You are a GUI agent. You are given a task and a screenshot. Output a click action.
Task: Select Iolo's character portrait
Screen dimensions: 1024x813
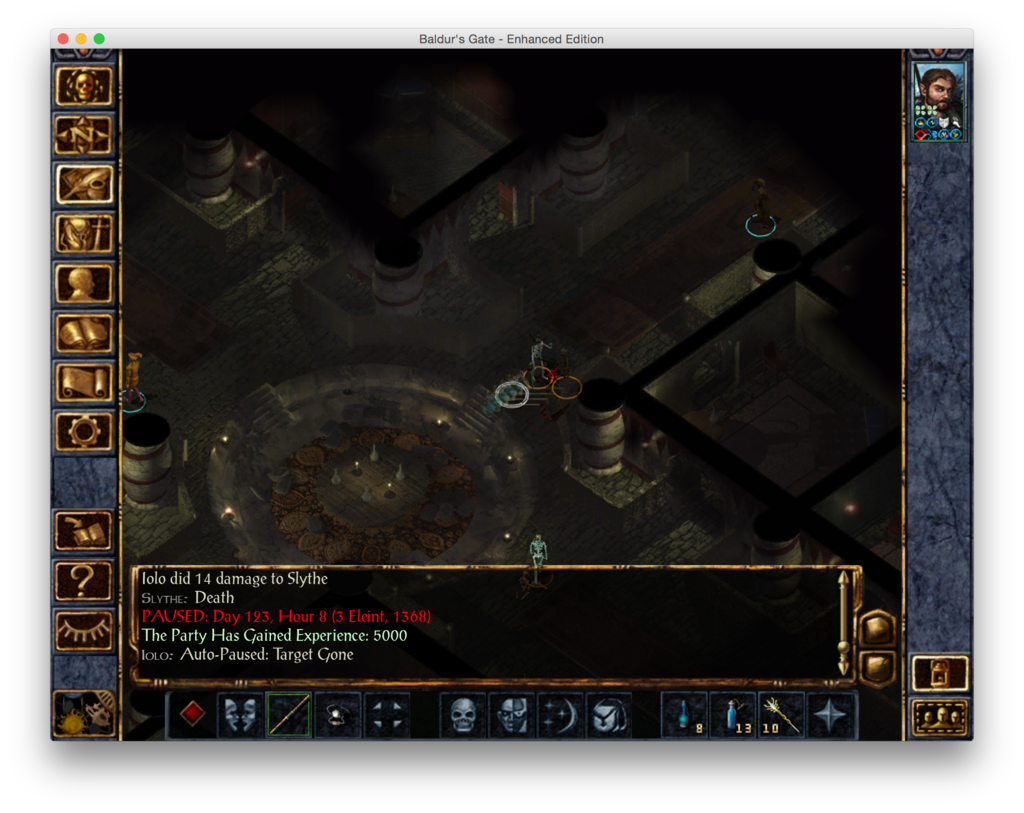939,101
